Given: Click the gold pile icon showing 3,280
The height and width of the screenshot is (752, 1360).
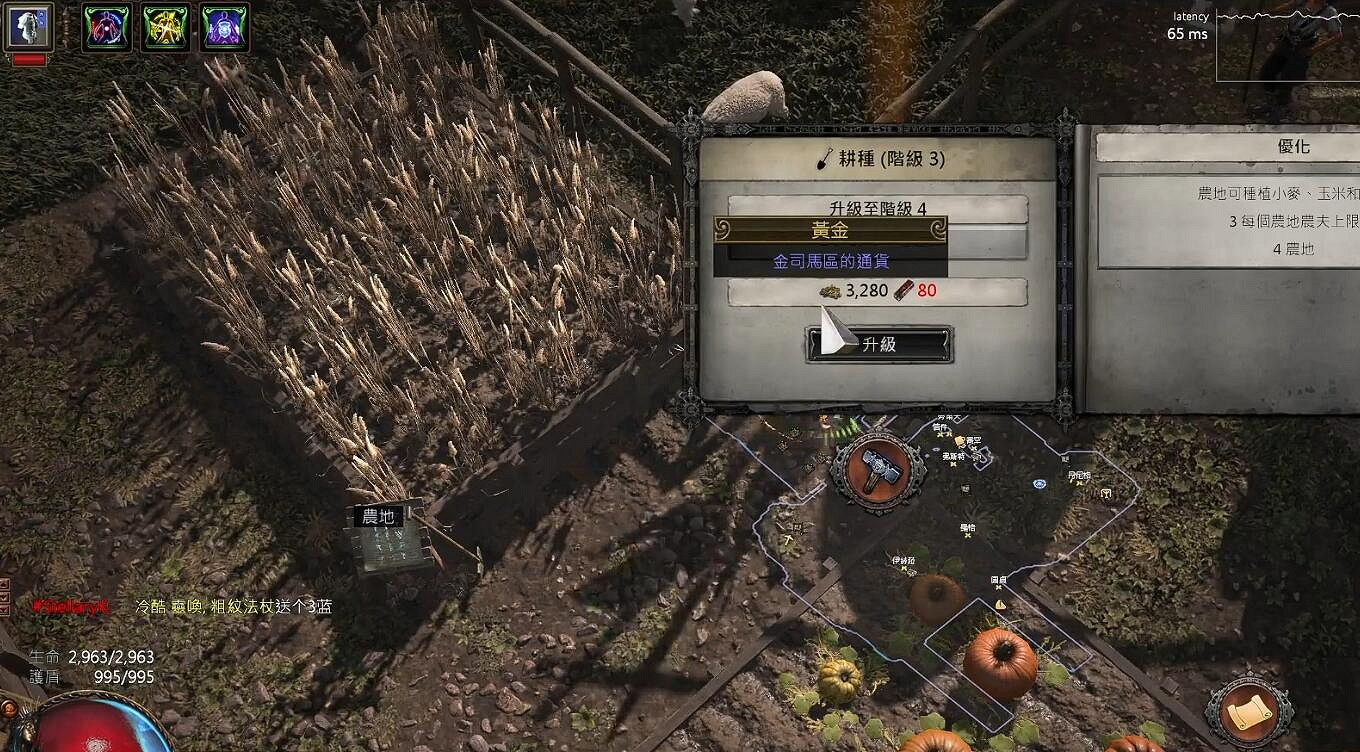Looking at the screenshot, I should click(832, 291).
